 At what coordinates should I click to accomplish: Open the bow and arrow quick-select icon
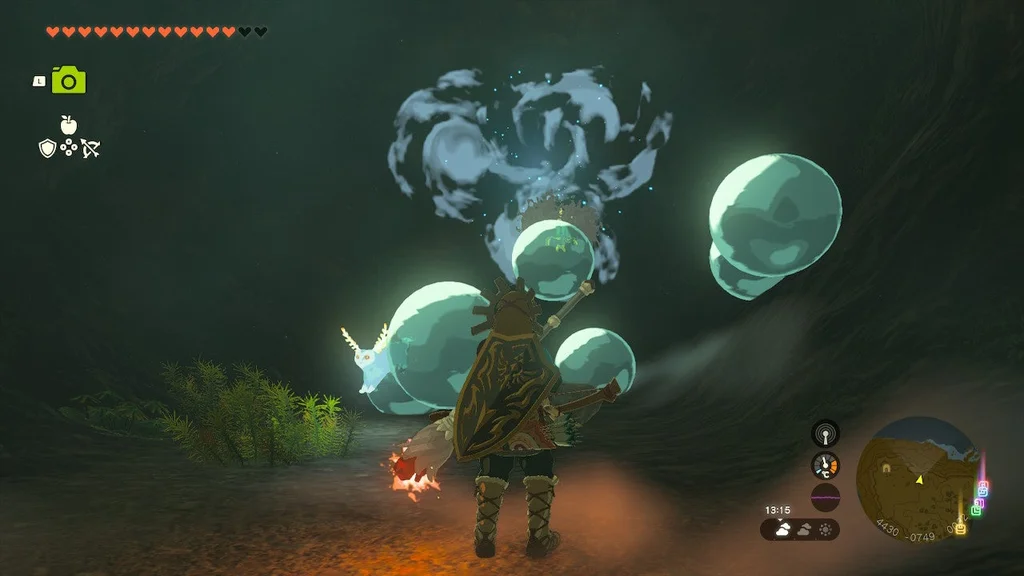coord(91,149)
